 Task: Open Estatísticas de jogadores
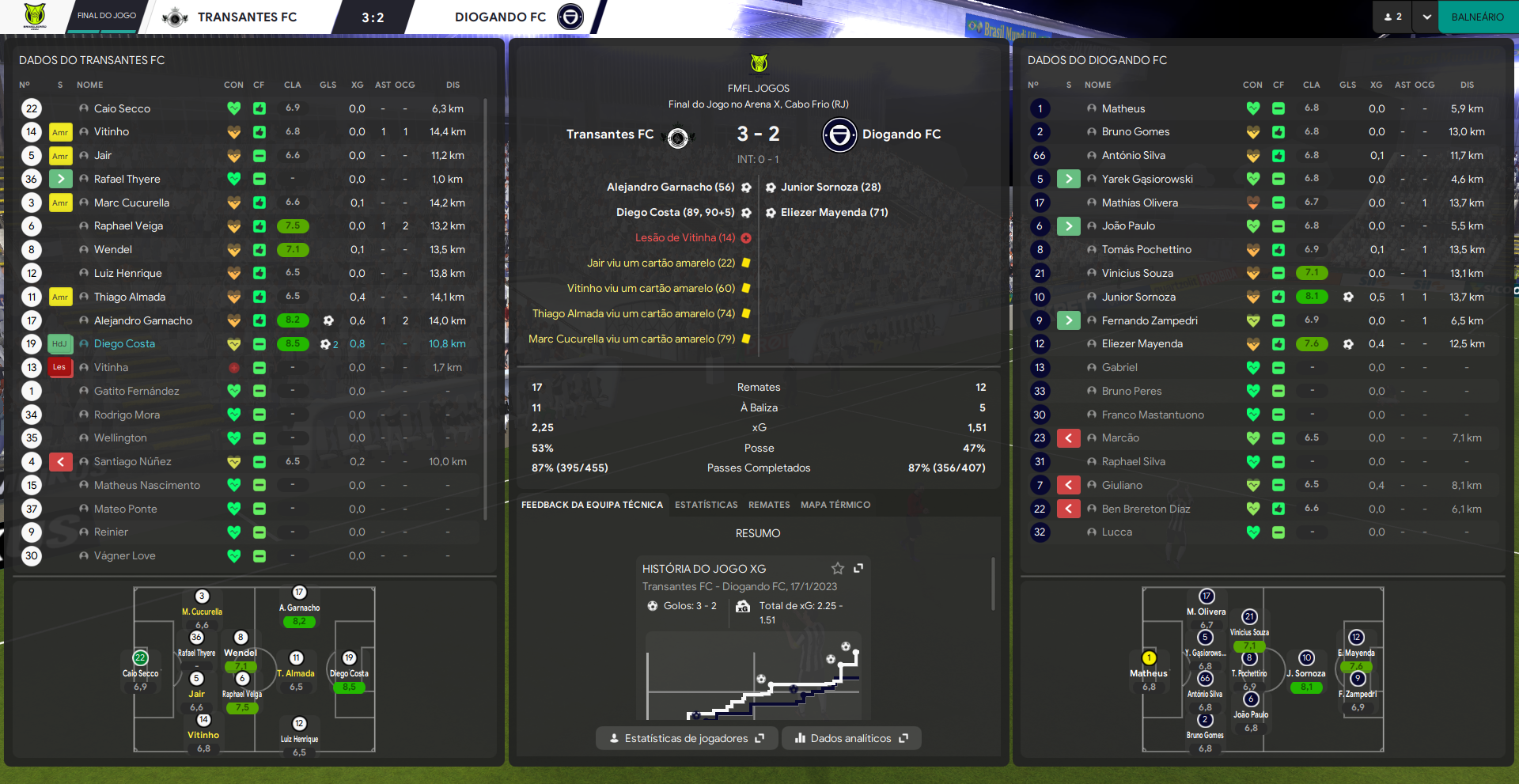click(687, 738)
